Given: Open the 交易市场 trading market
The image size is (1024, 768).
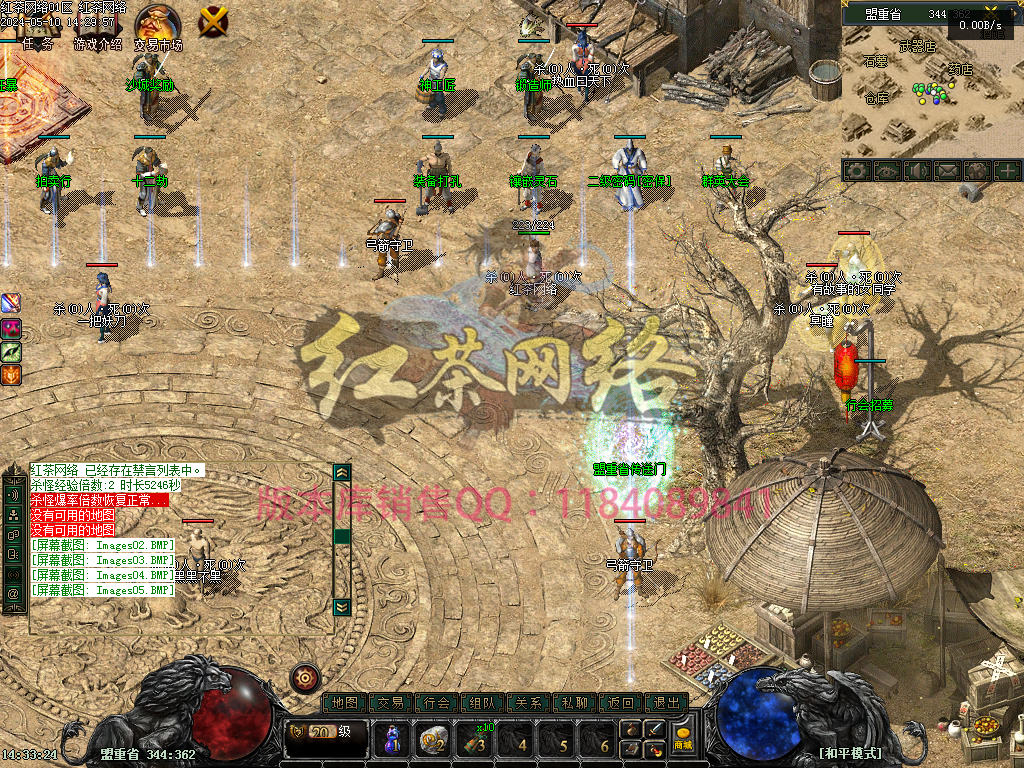Looking at the screenshot, I should point(157,24).
